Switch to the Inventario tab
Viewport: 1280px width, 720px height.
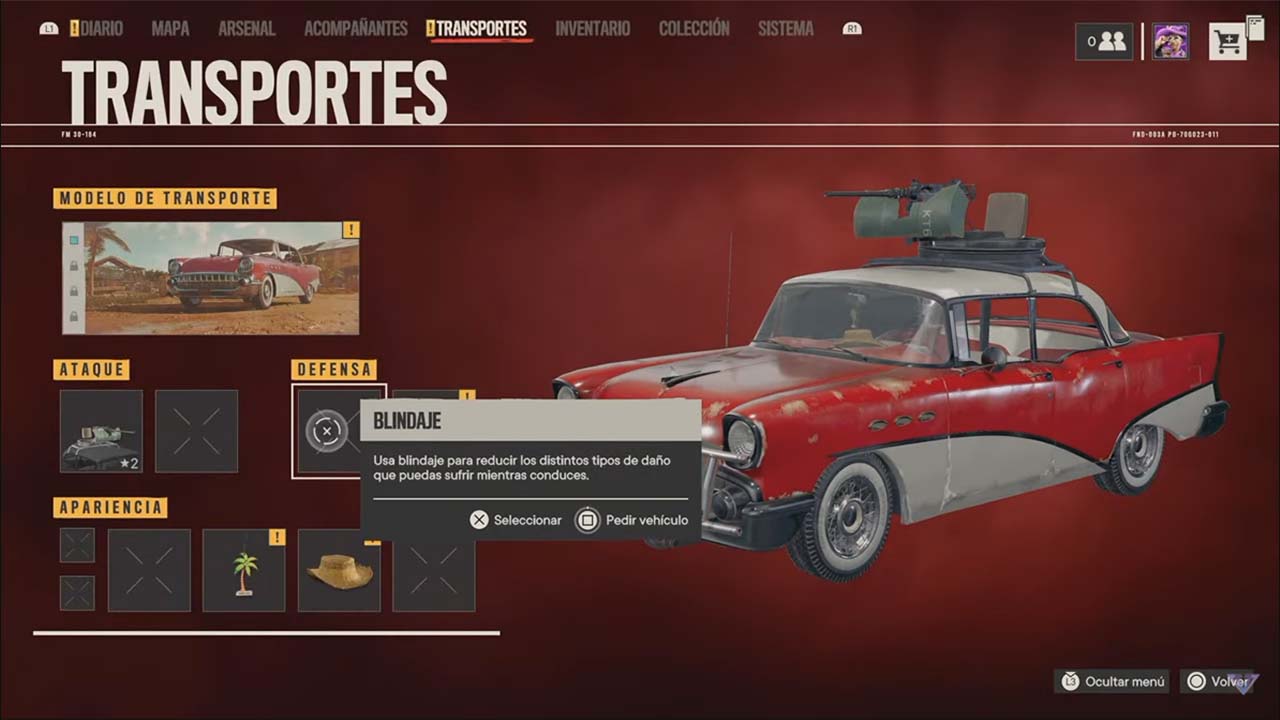click(592, 29)
